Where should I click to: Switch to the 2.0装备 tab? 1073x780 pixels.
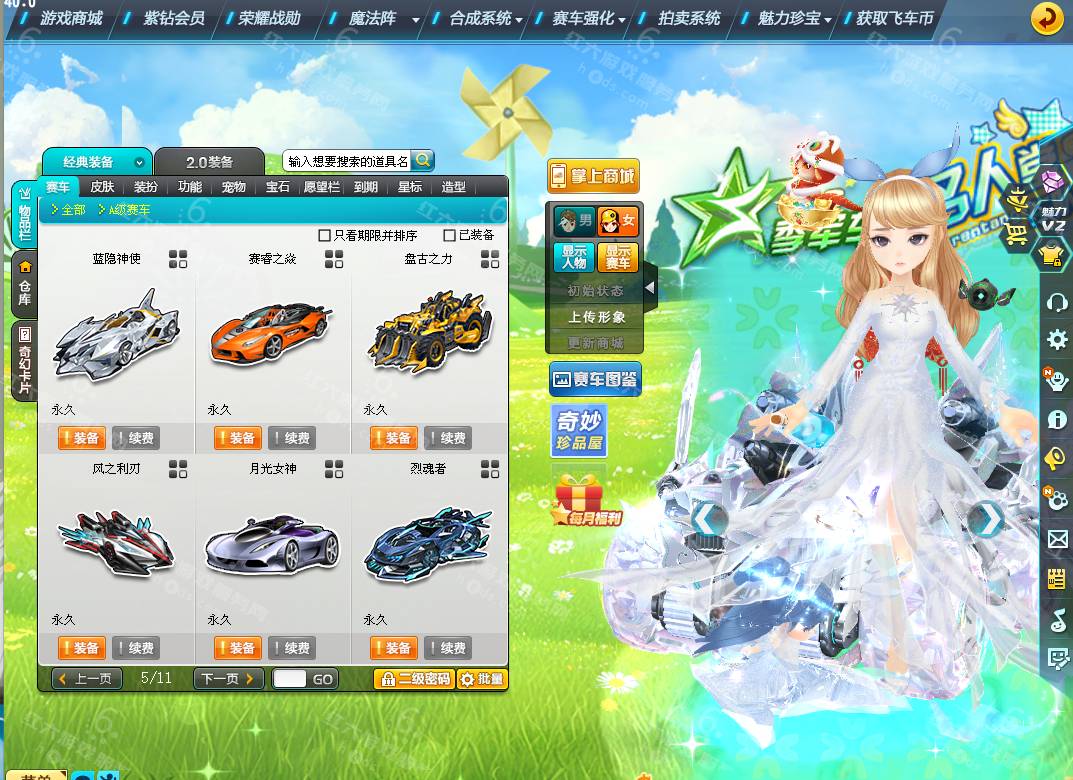[209, 162]
